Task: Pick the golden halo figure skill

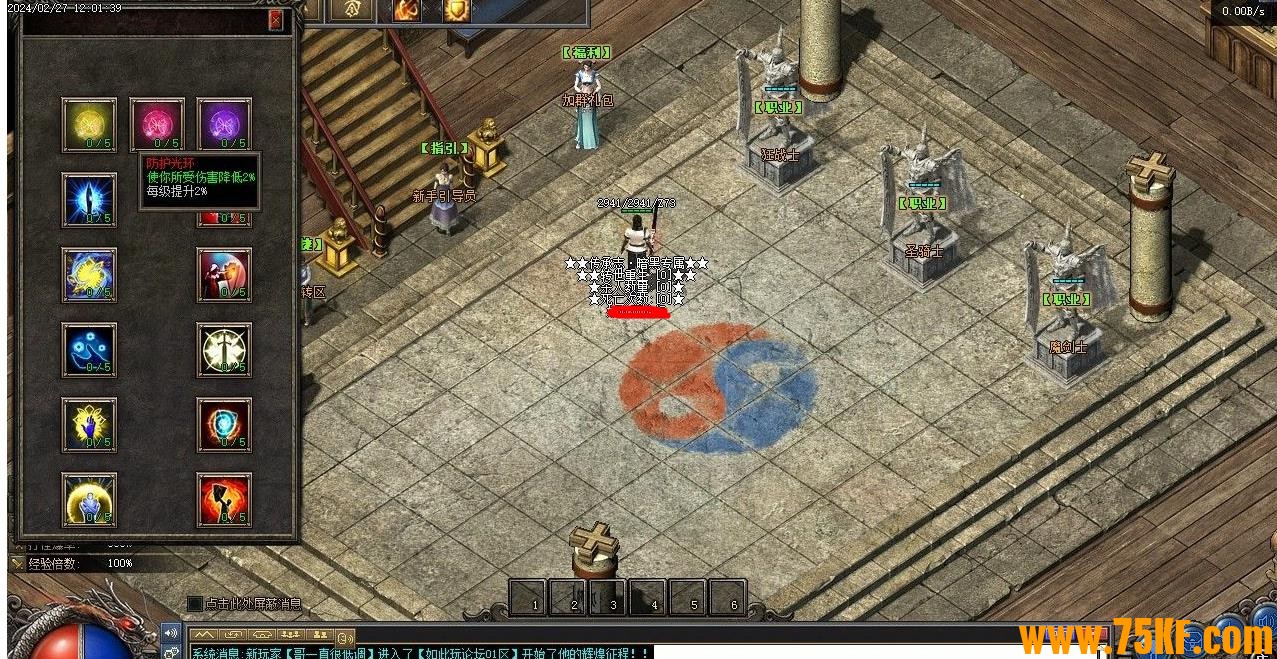Action: (x=89, y=499)
